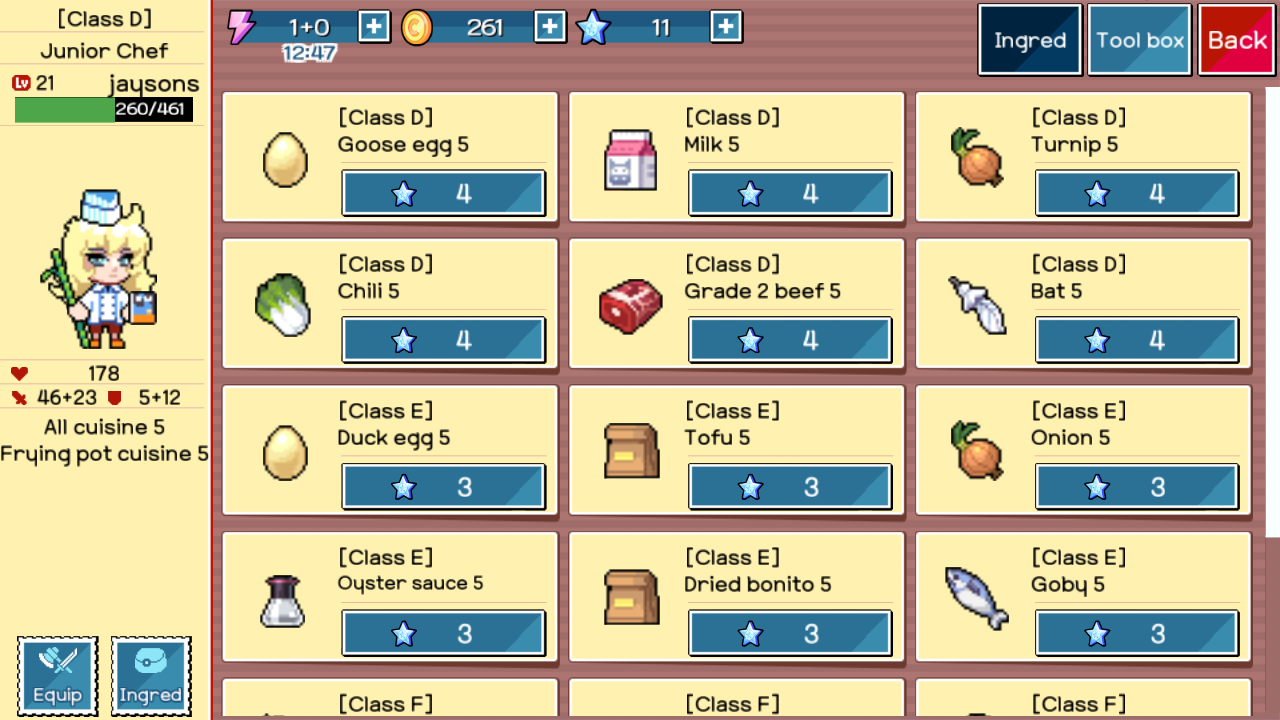Spend 3 stars on Oyster sauce 5
Image resolution: width=1280 pixels, height=720 pixels.
[x=444, y=633]
